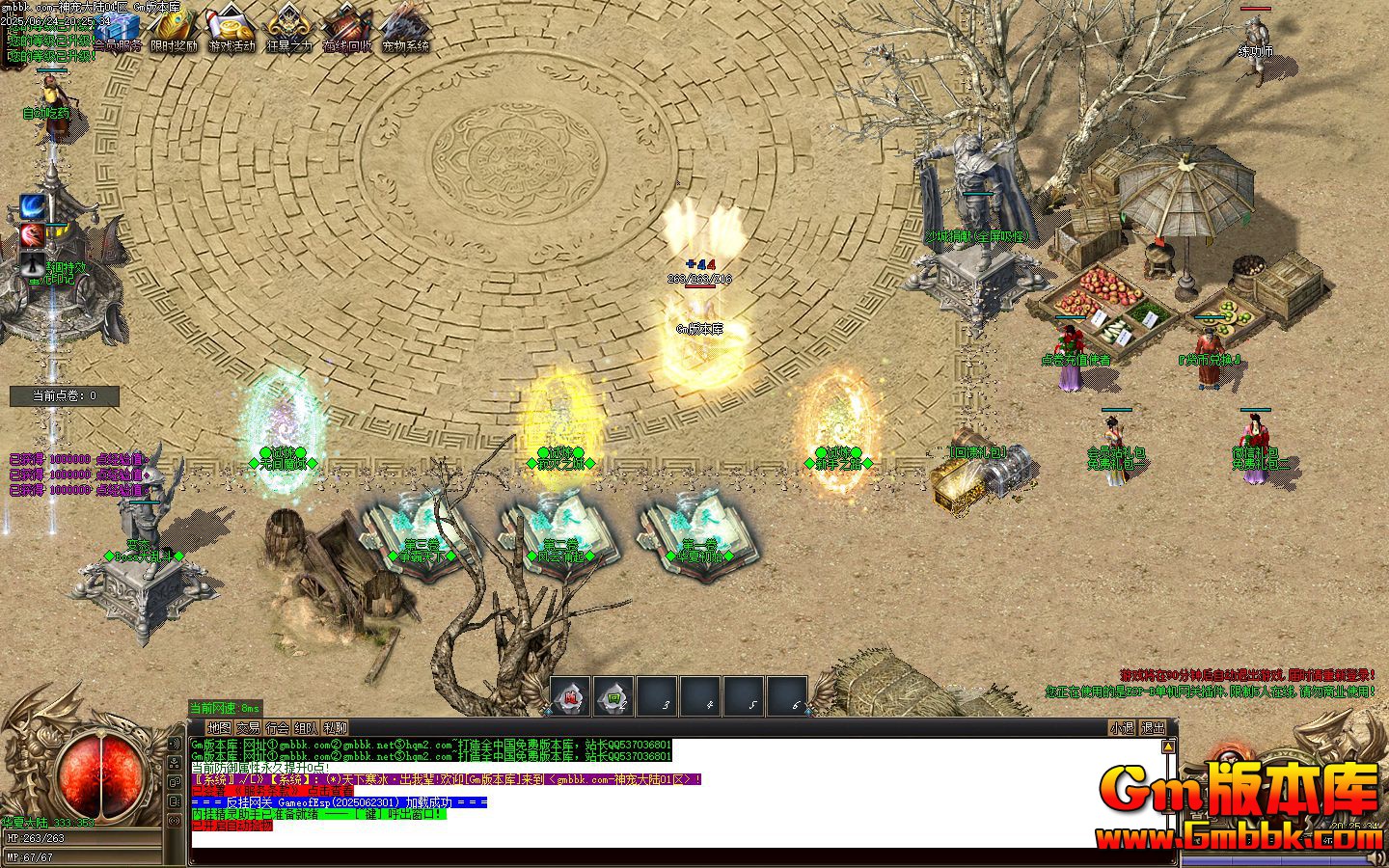Open the 在线回收 online recycle icon

pyautogui.click(x=343, y=29)
